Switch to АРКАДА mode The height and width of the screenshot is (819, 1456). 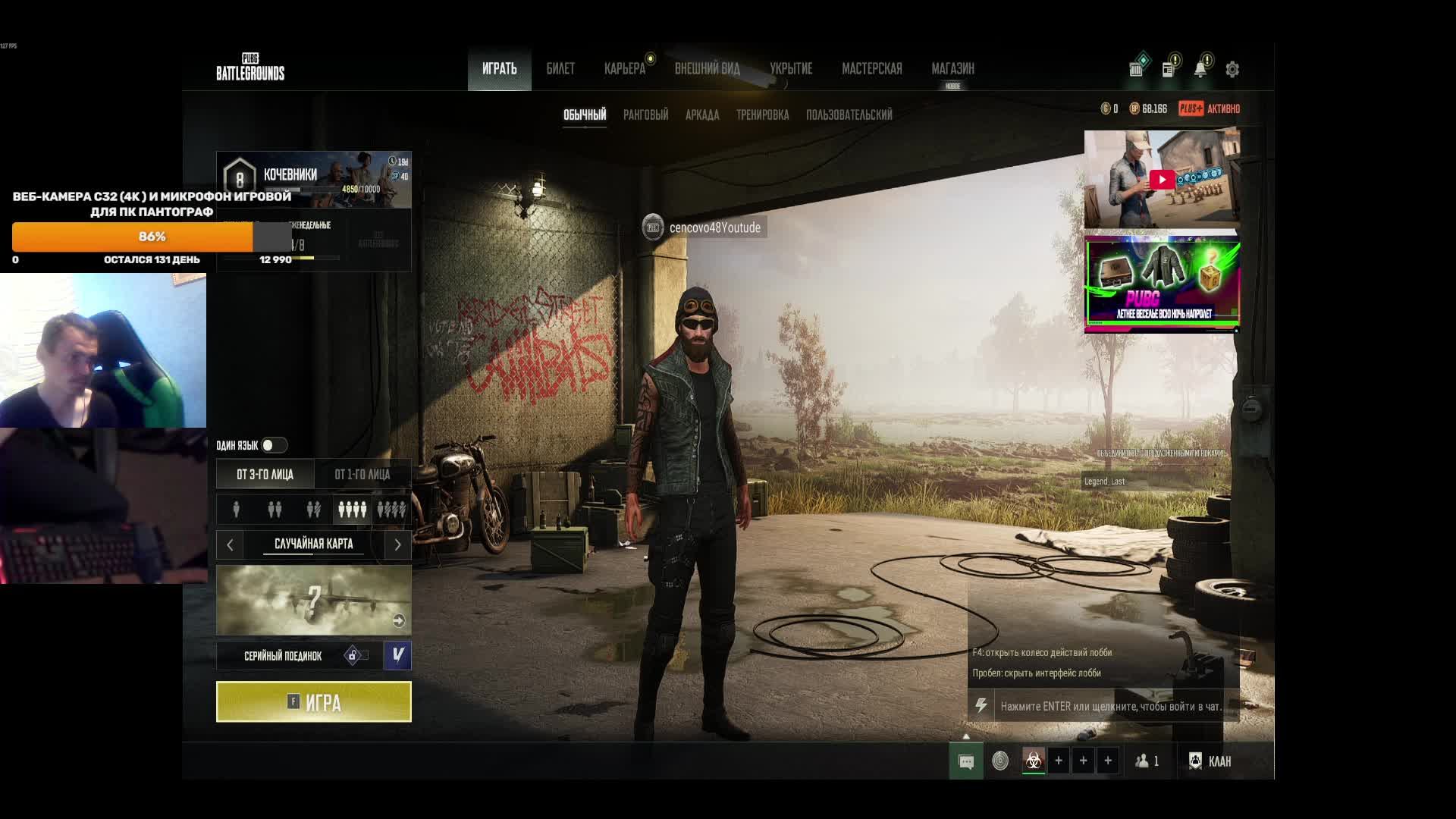701,115
